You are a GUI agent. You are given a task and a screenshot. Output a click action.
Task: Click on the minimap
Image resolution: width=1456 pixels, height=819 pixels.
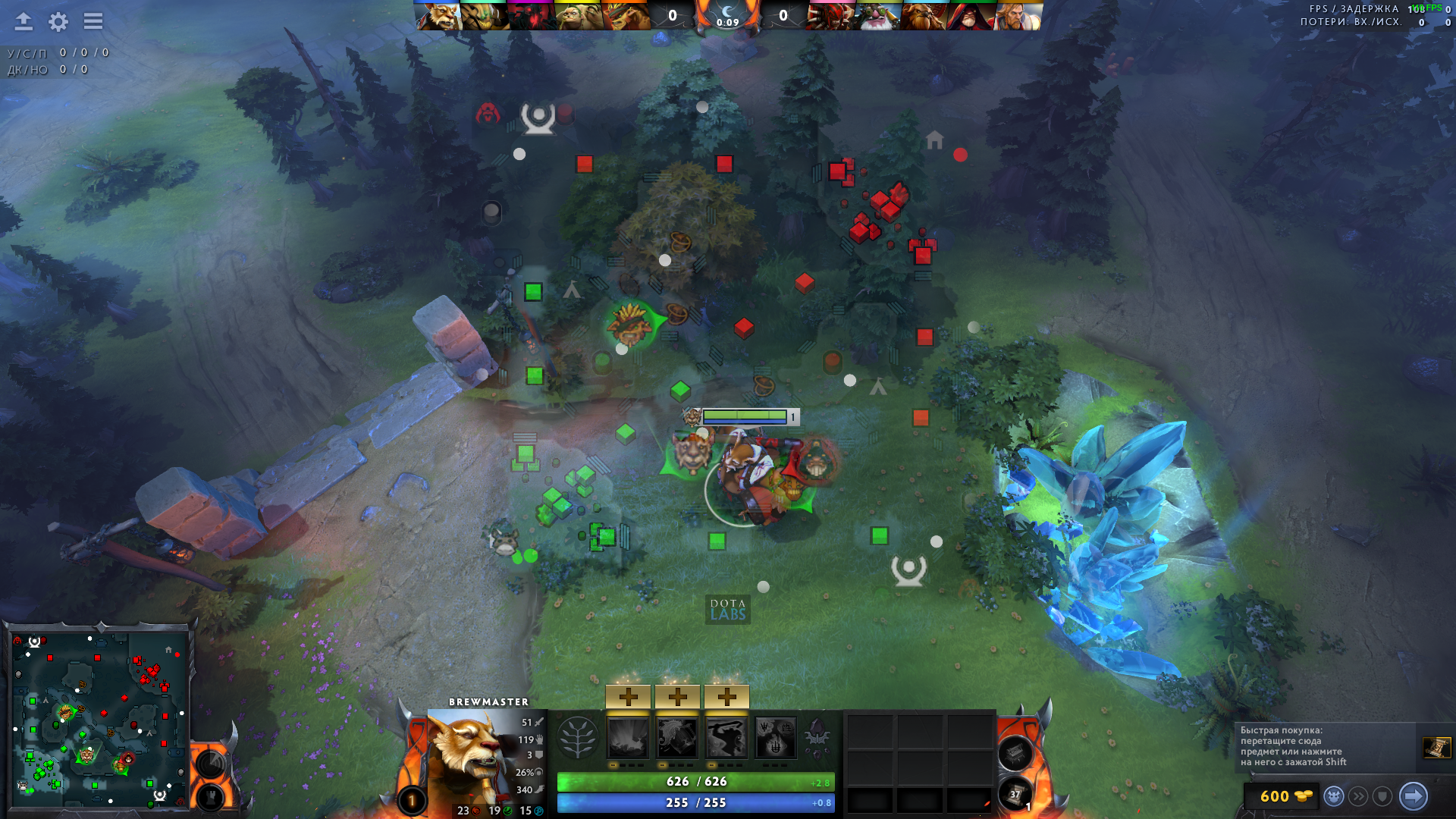tap(99, 718)
